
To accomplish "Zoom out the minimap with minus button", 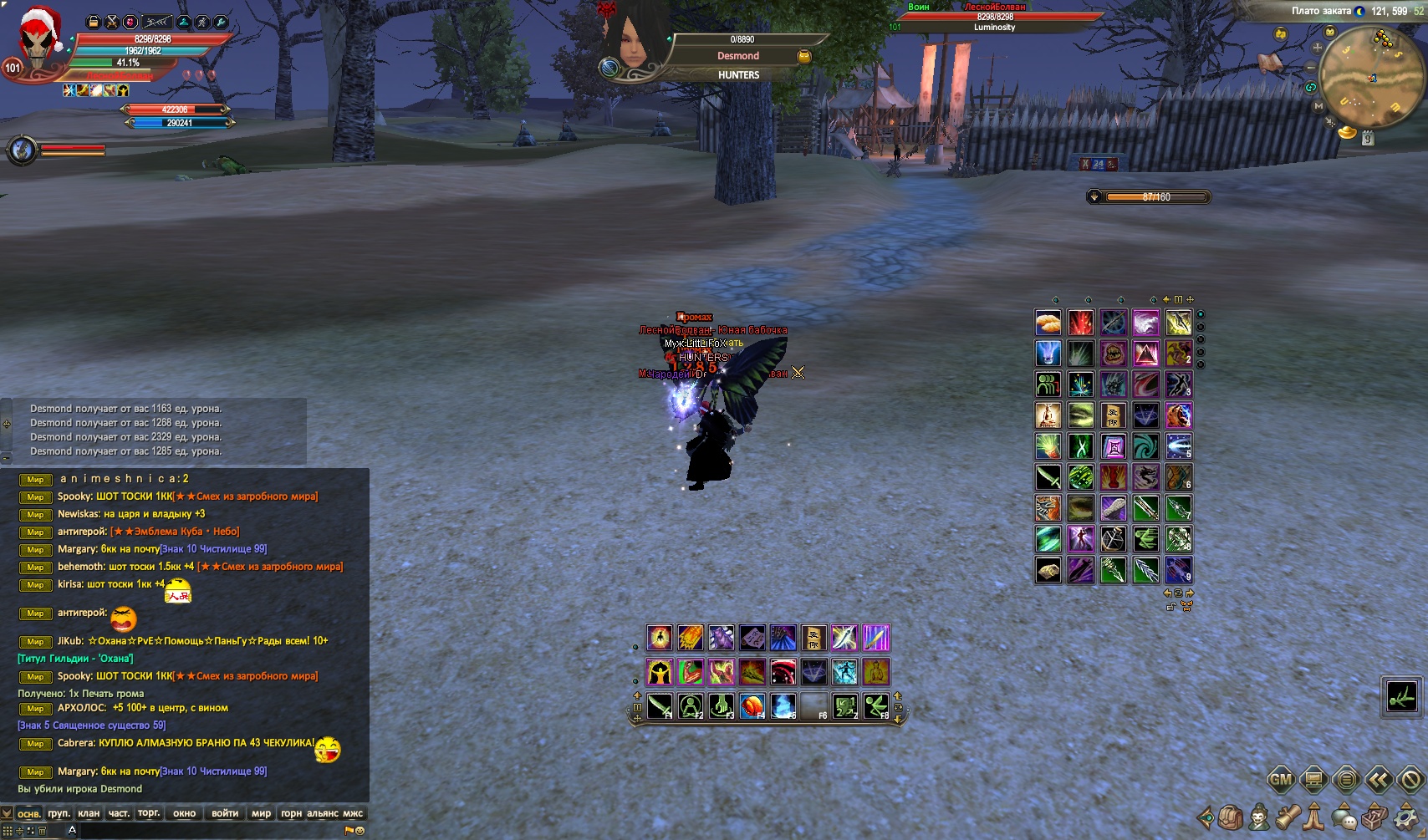I will tap(1311, 67).
